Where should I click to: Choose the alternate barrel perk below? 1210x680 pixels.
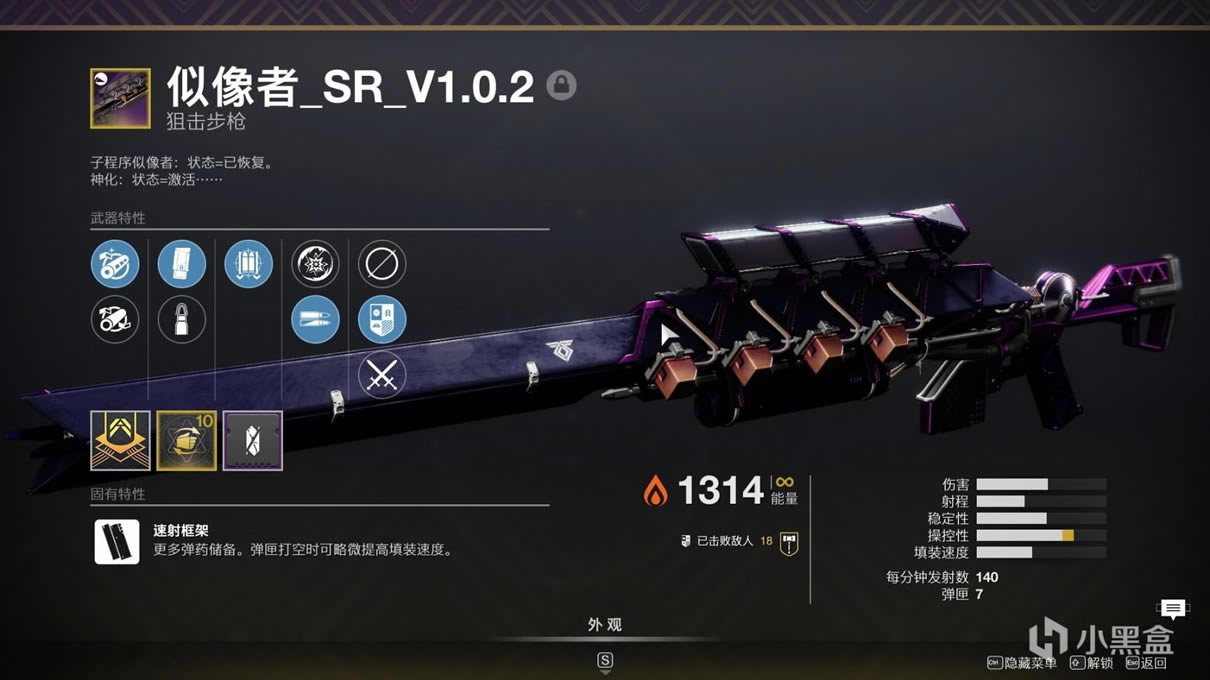(x=115, y=320)
